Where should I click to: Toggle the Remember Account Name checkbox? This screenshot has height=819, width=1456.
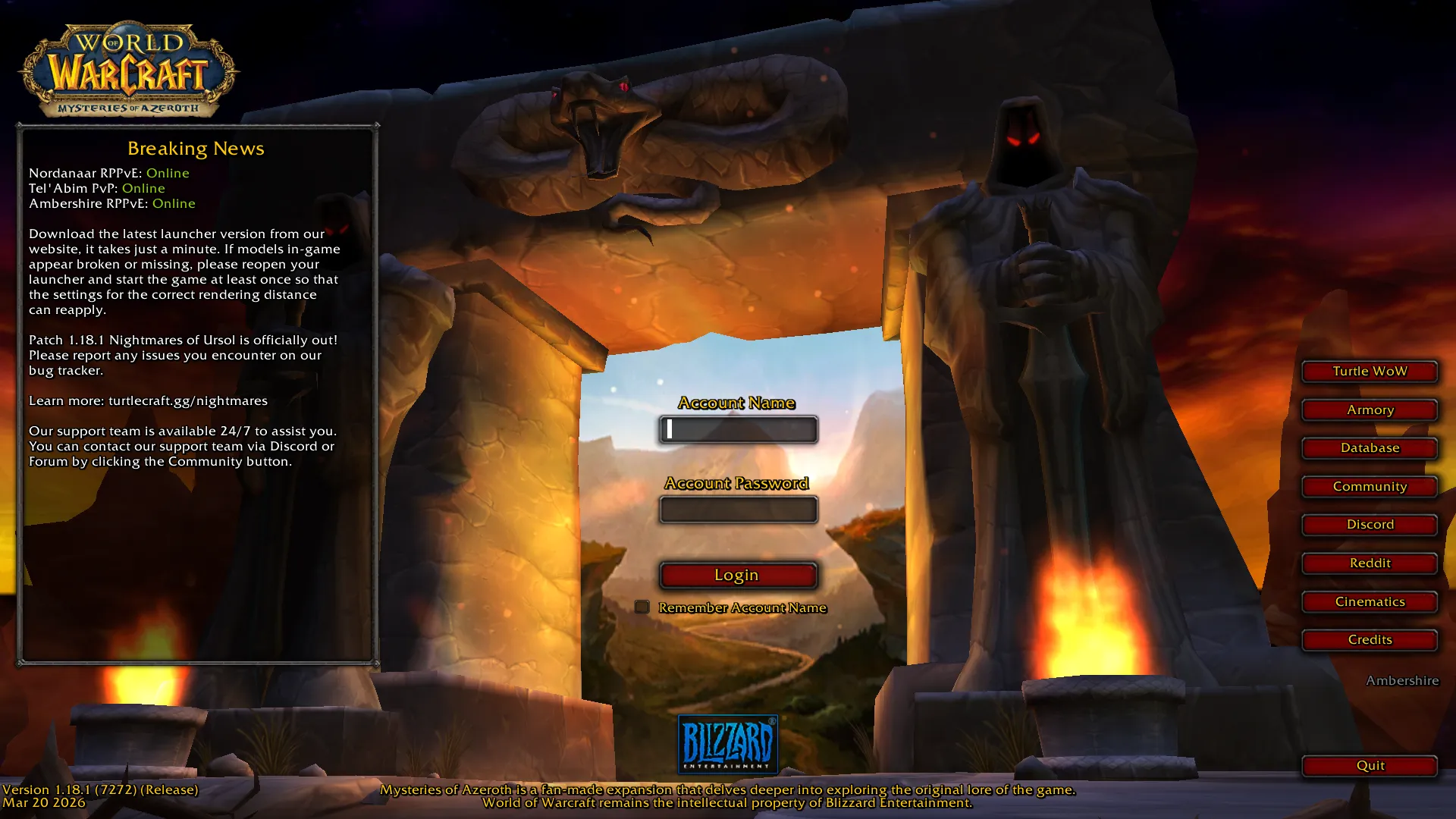click(642, 607)
